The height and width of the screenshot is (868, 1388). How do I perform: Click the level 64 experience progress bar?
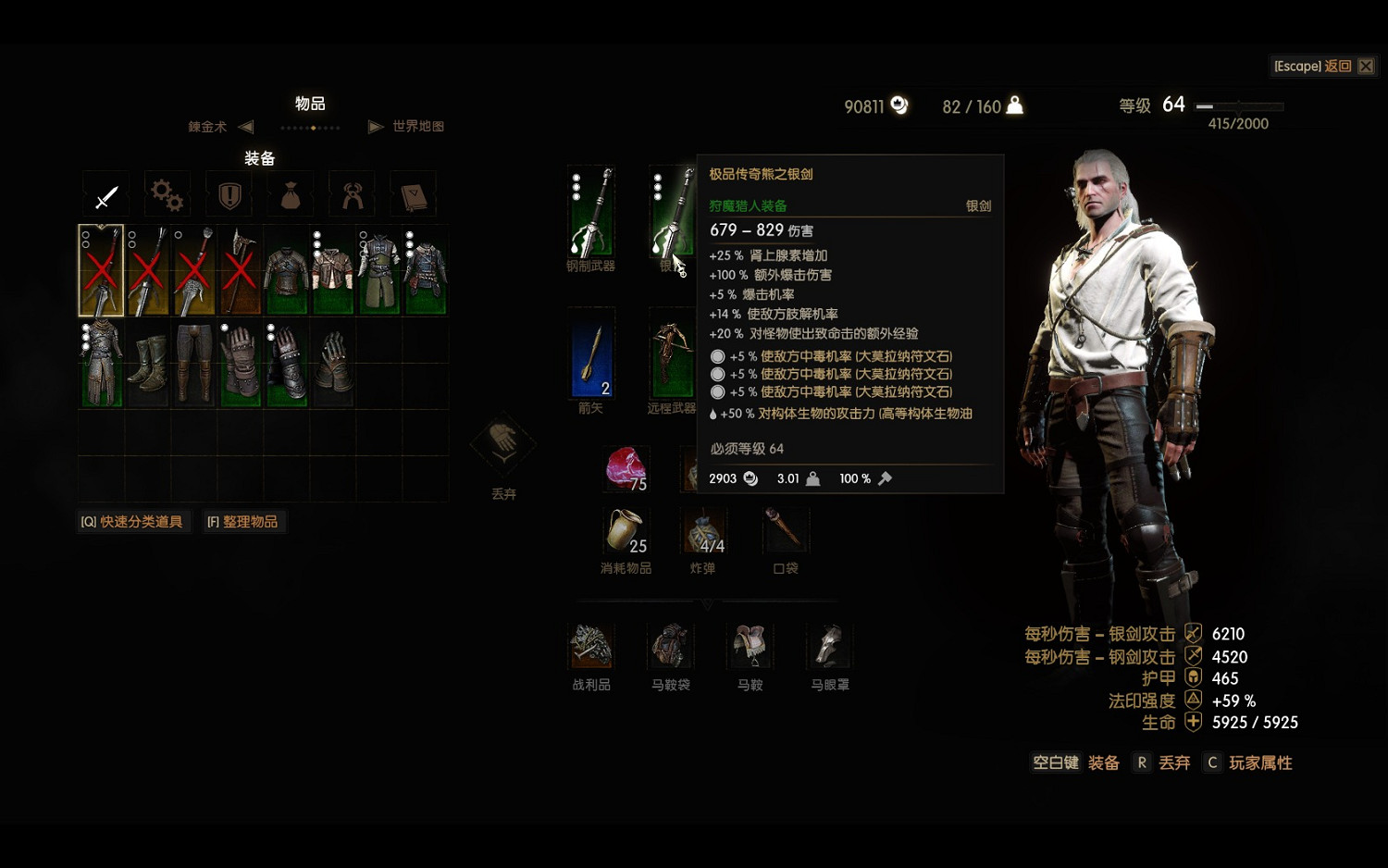[x=1240, y=105]
